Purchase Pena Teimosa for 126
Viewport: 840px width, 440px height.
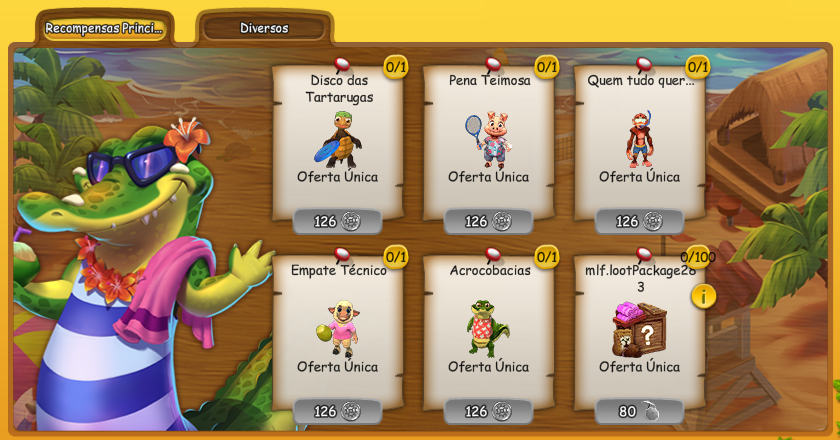pos(488,221)
